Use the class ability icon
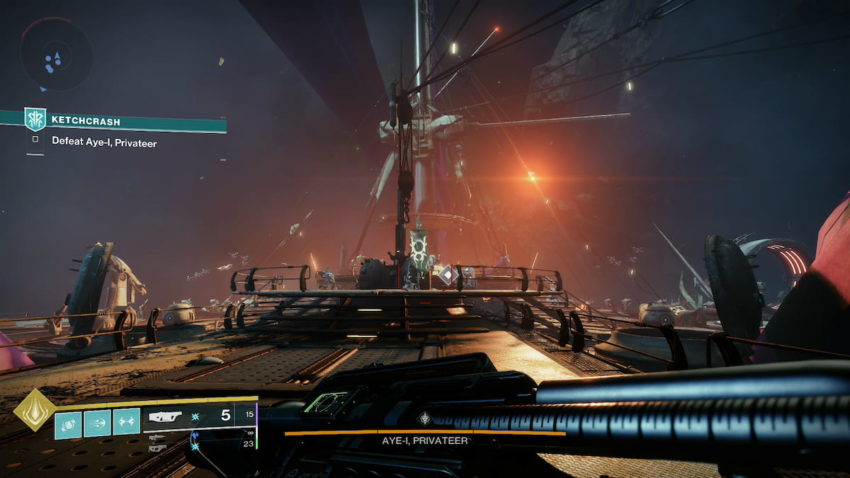Screen dimensions: 850x478 (x=126, y=422)
